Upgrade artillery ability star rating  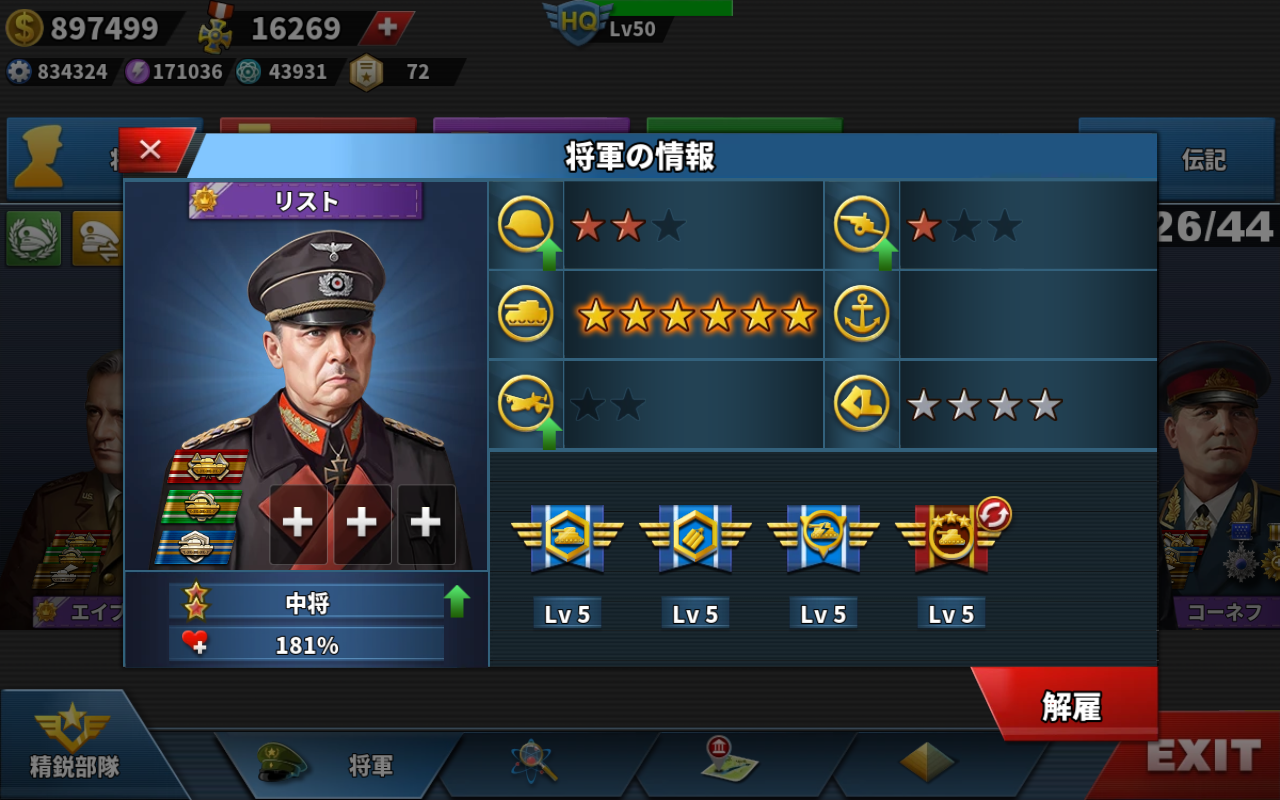pyautogui.click(x=884, y=255)
